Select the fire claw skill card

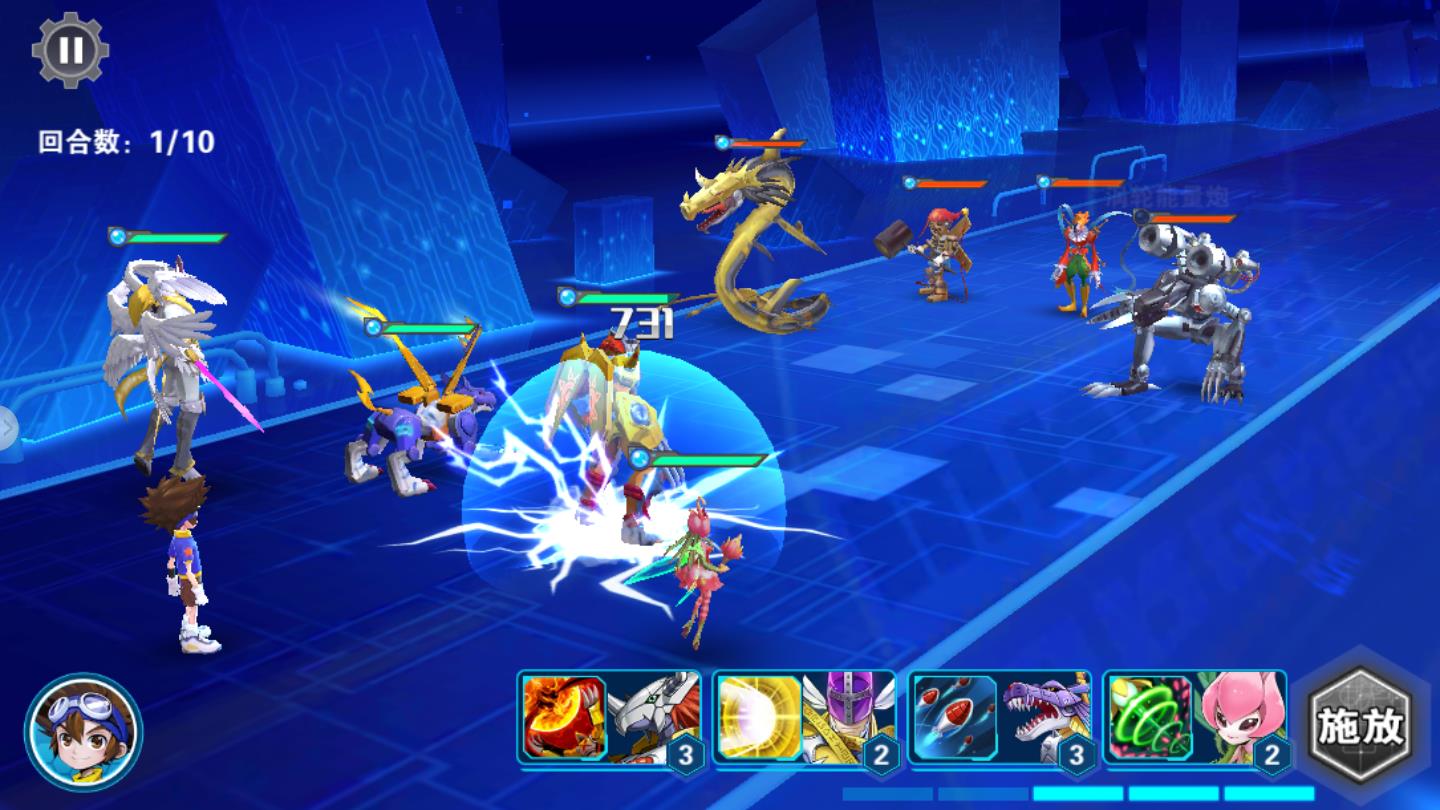(x=609, y=720)
